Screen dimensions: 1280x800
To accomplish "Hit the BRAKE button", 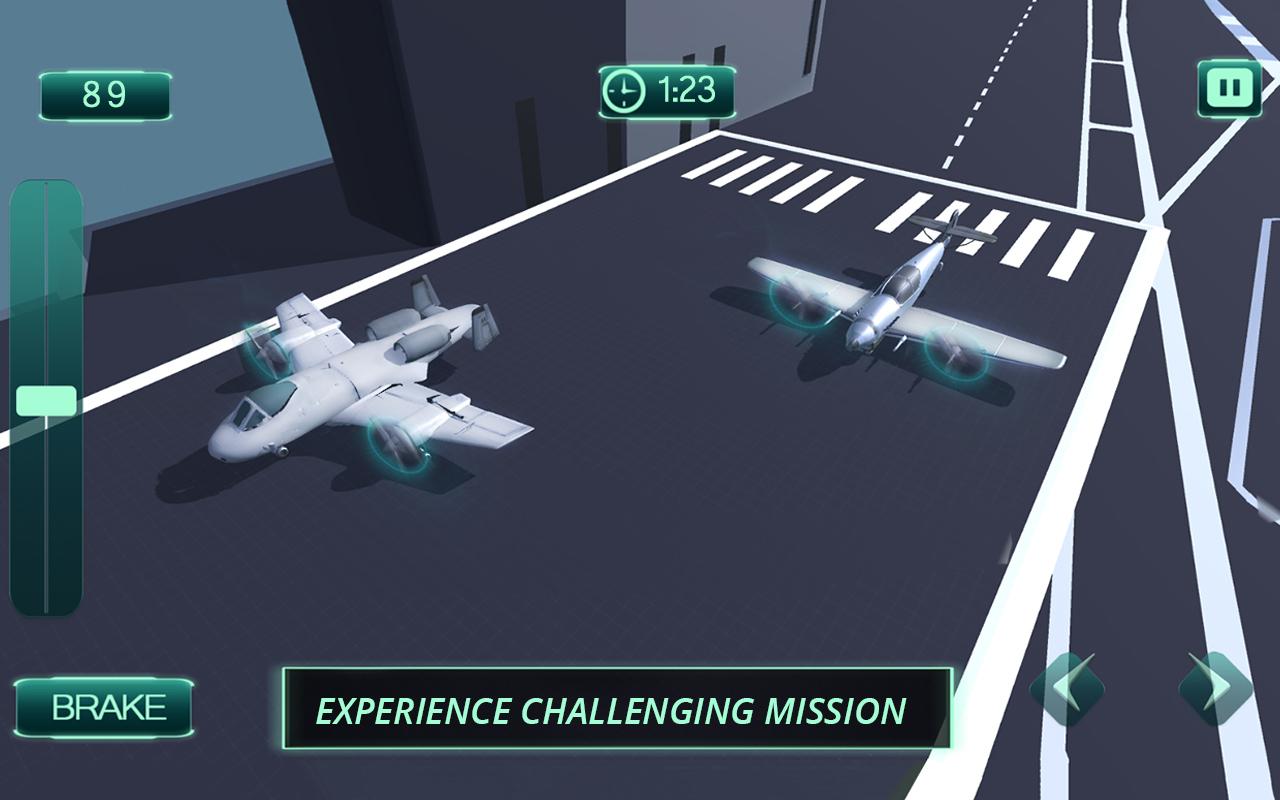I will pyautogui.click(x=105, y=708).
